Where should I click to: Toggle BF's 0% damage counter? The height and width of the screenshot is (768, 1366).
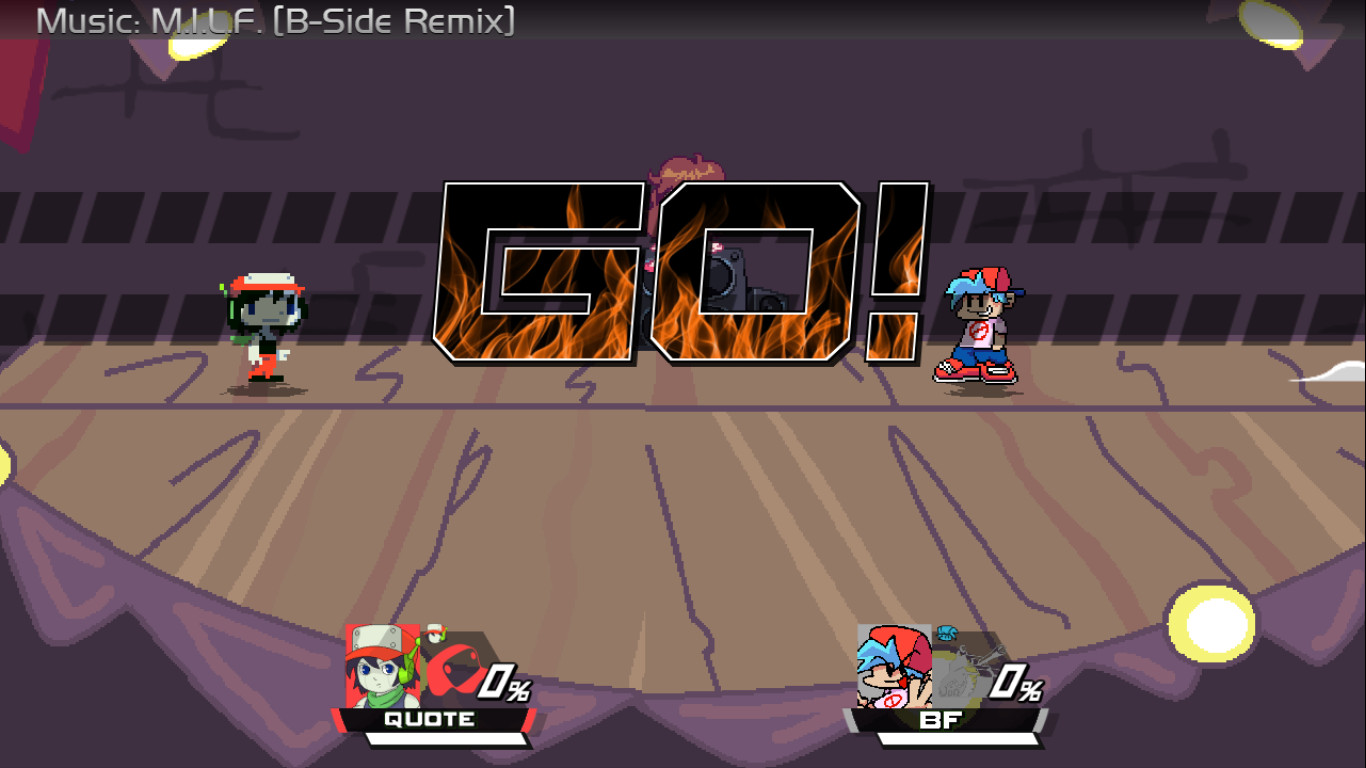tap(1016, 683)
